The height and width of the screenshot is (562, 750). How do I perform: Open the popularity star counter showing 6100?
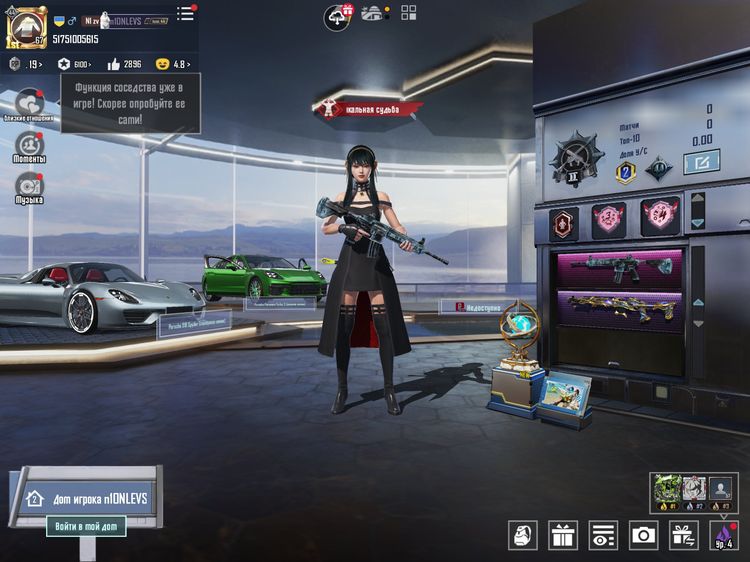click(75, 64)
